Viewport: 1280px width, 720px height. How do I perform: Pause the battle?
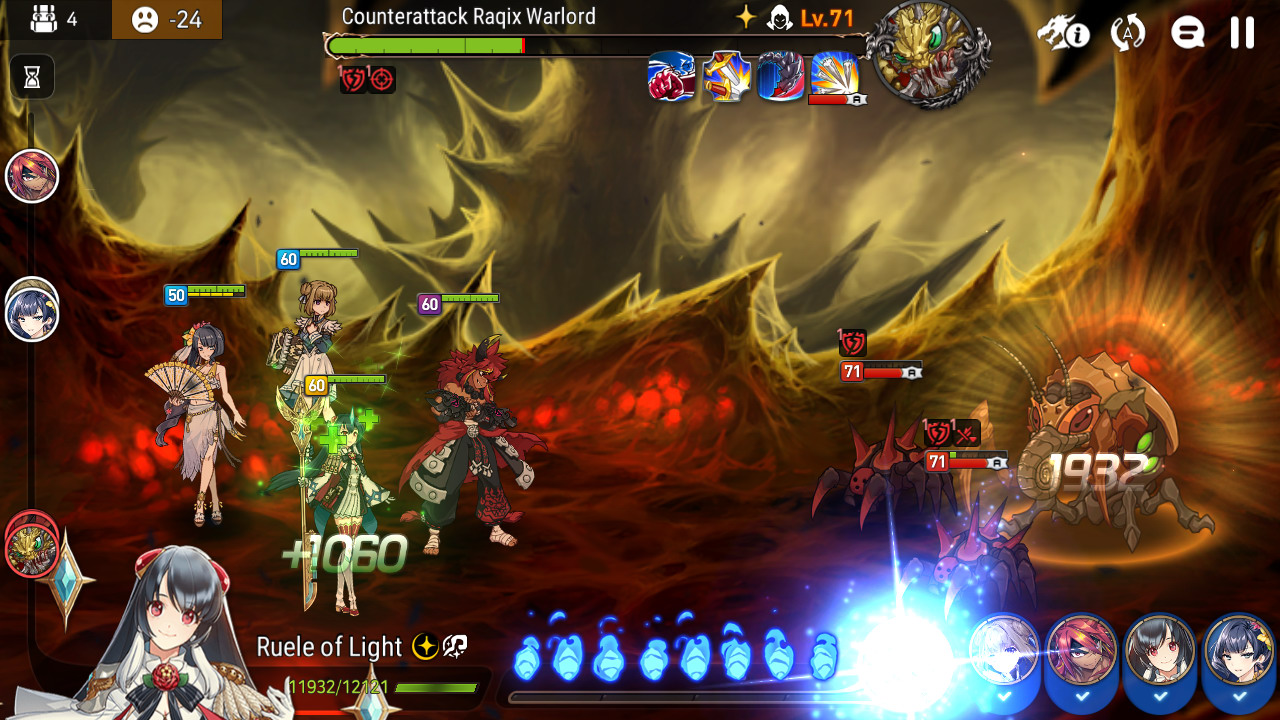pos(1242,33)
